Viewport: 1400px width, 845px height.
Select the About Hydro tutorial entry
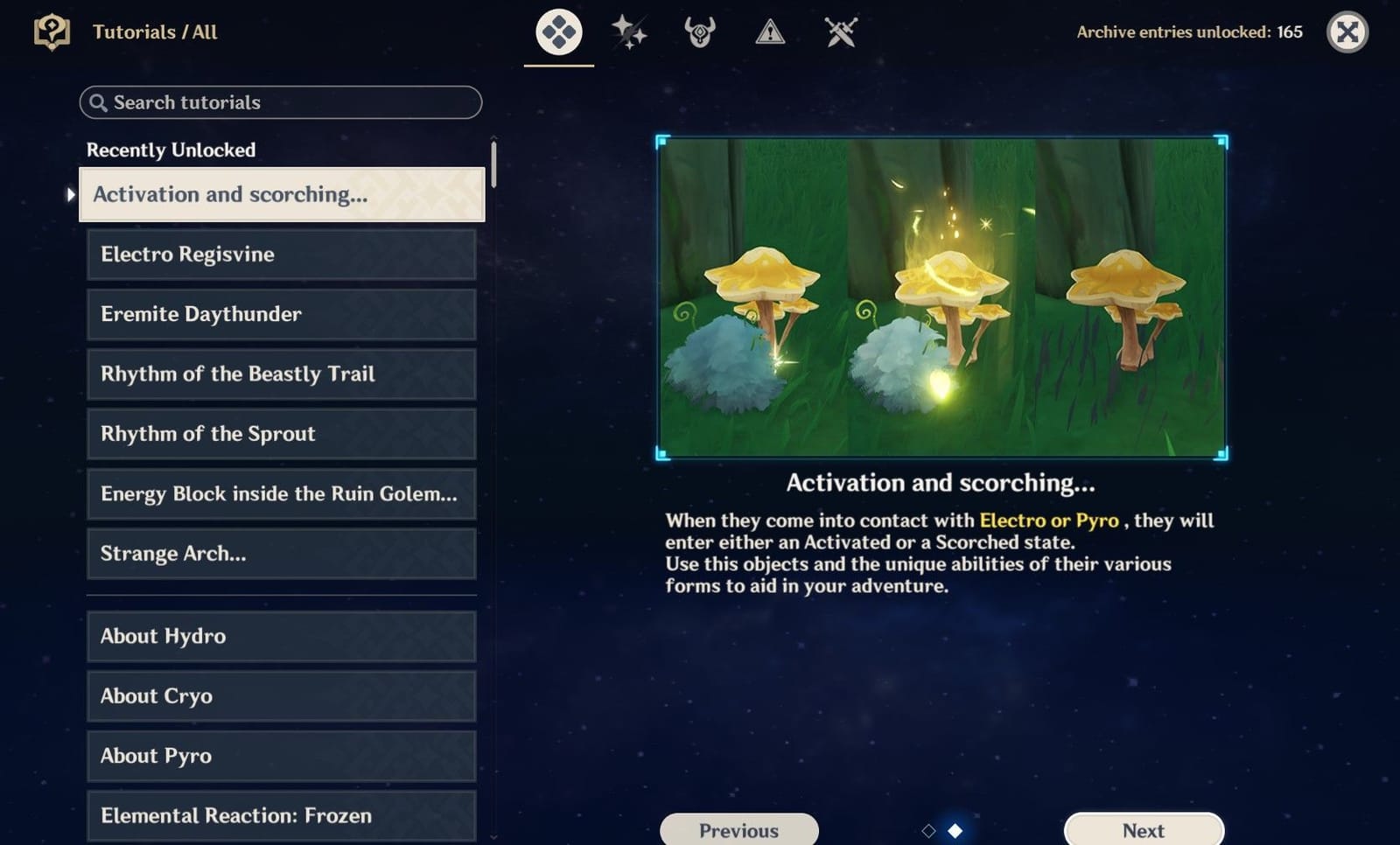pos(280,637)
